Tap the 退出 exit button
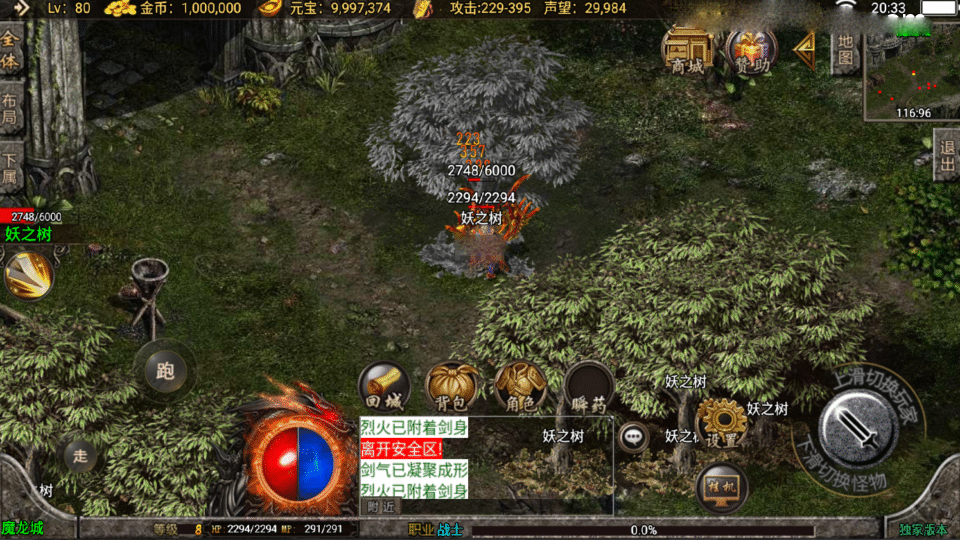Image resolution: width=960 pixels, height=540 pixels. 946,155
